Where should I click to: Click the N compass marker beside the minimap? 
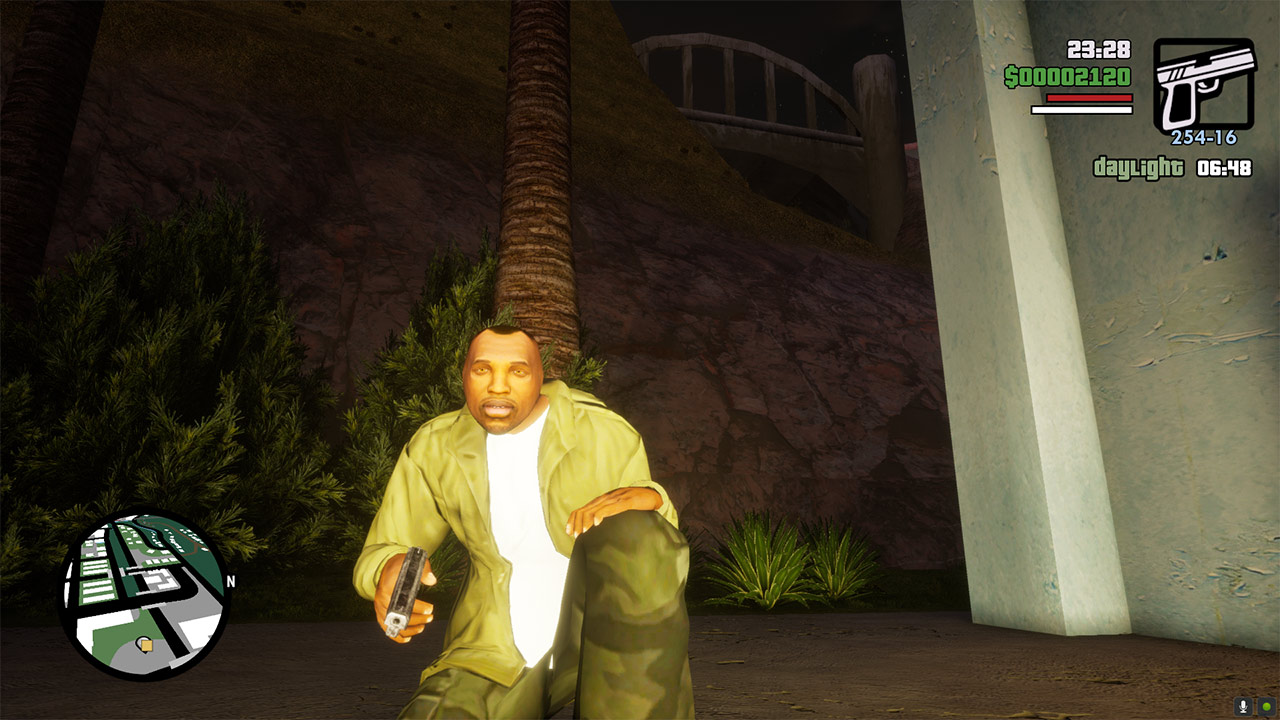tap(231, 580)
